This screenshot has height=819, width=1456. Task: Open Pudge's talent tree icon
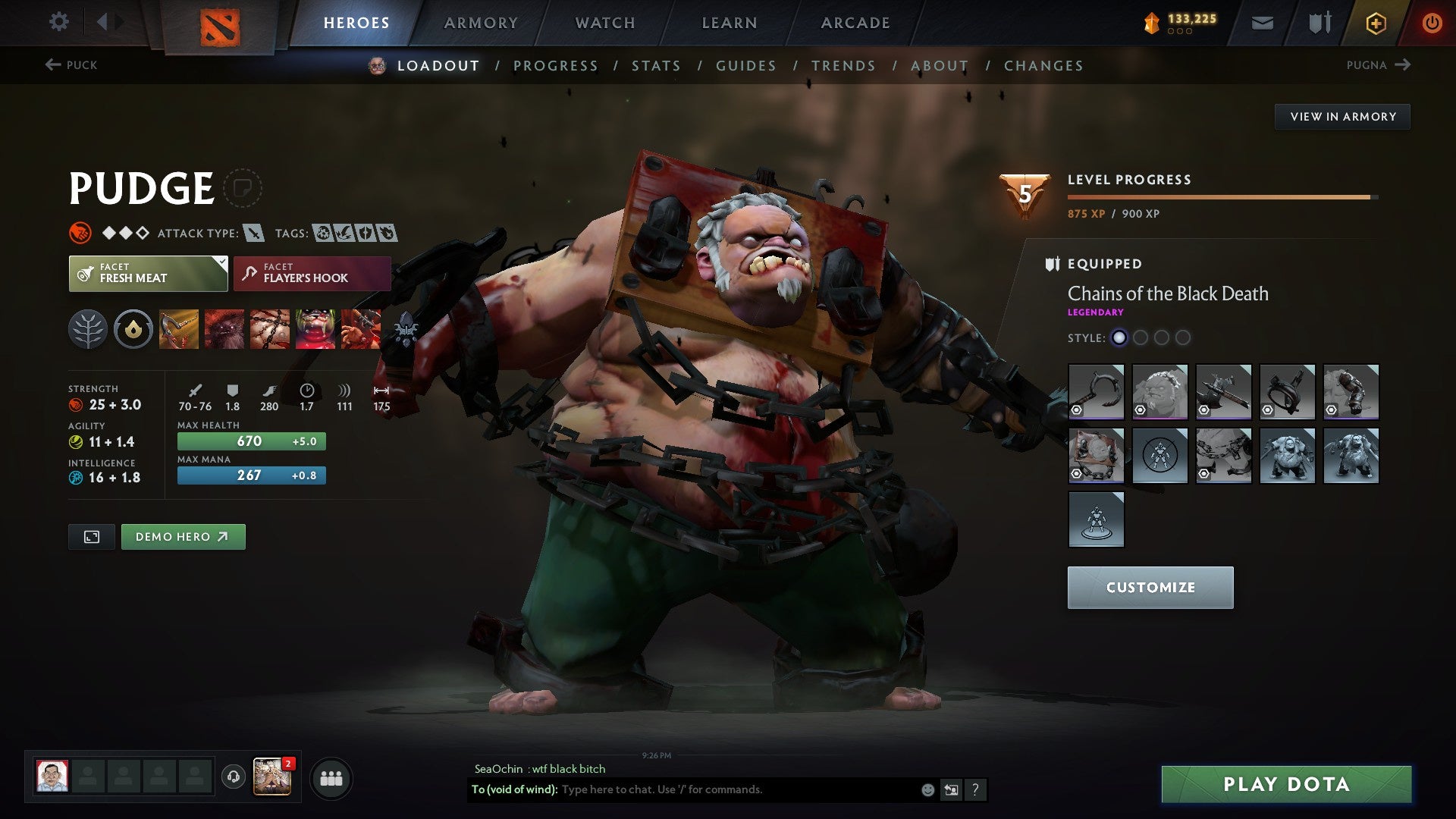[89, 328]
